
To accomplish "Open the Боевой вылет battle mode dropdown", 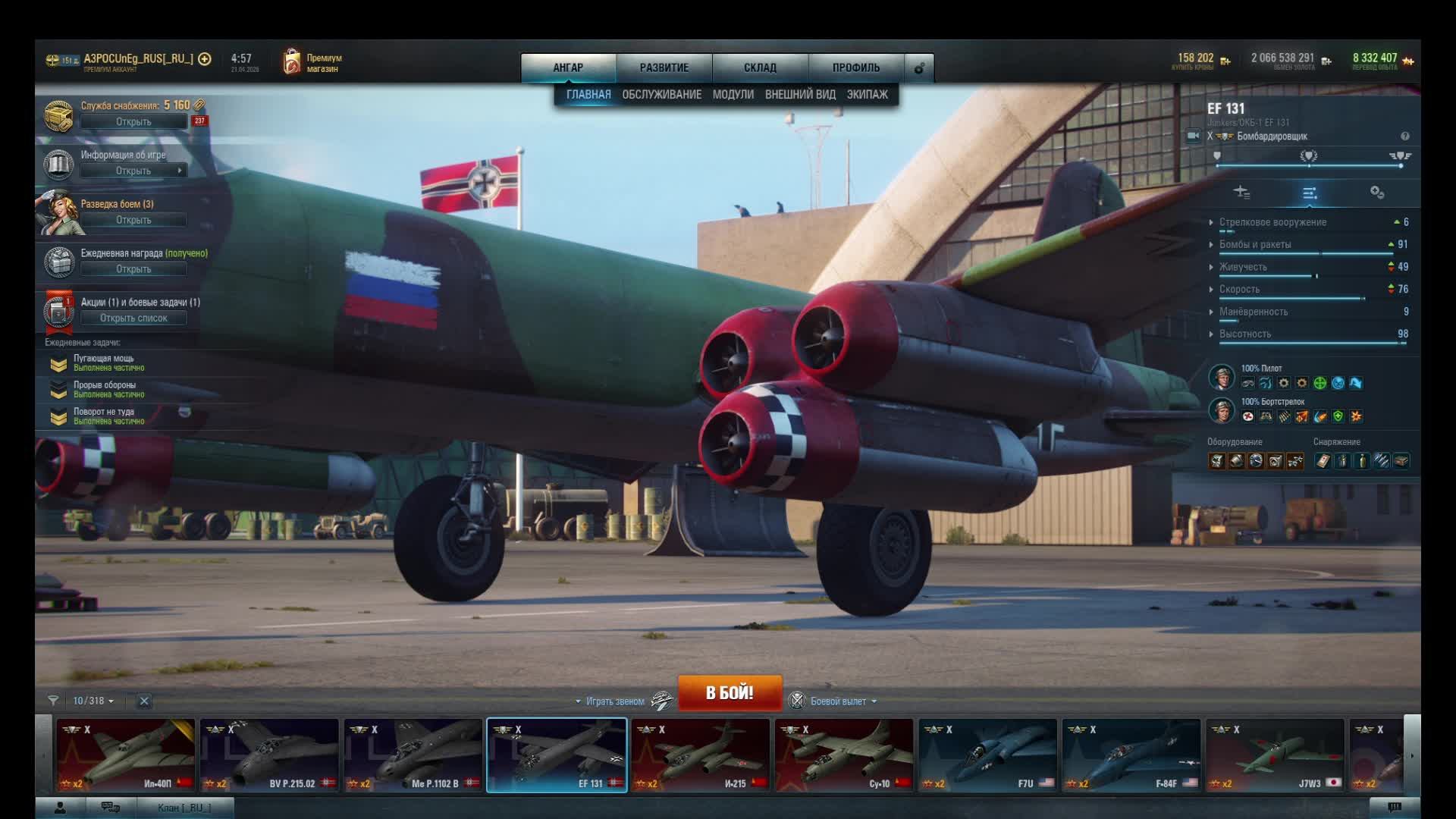I will click(x=838, y=701).
